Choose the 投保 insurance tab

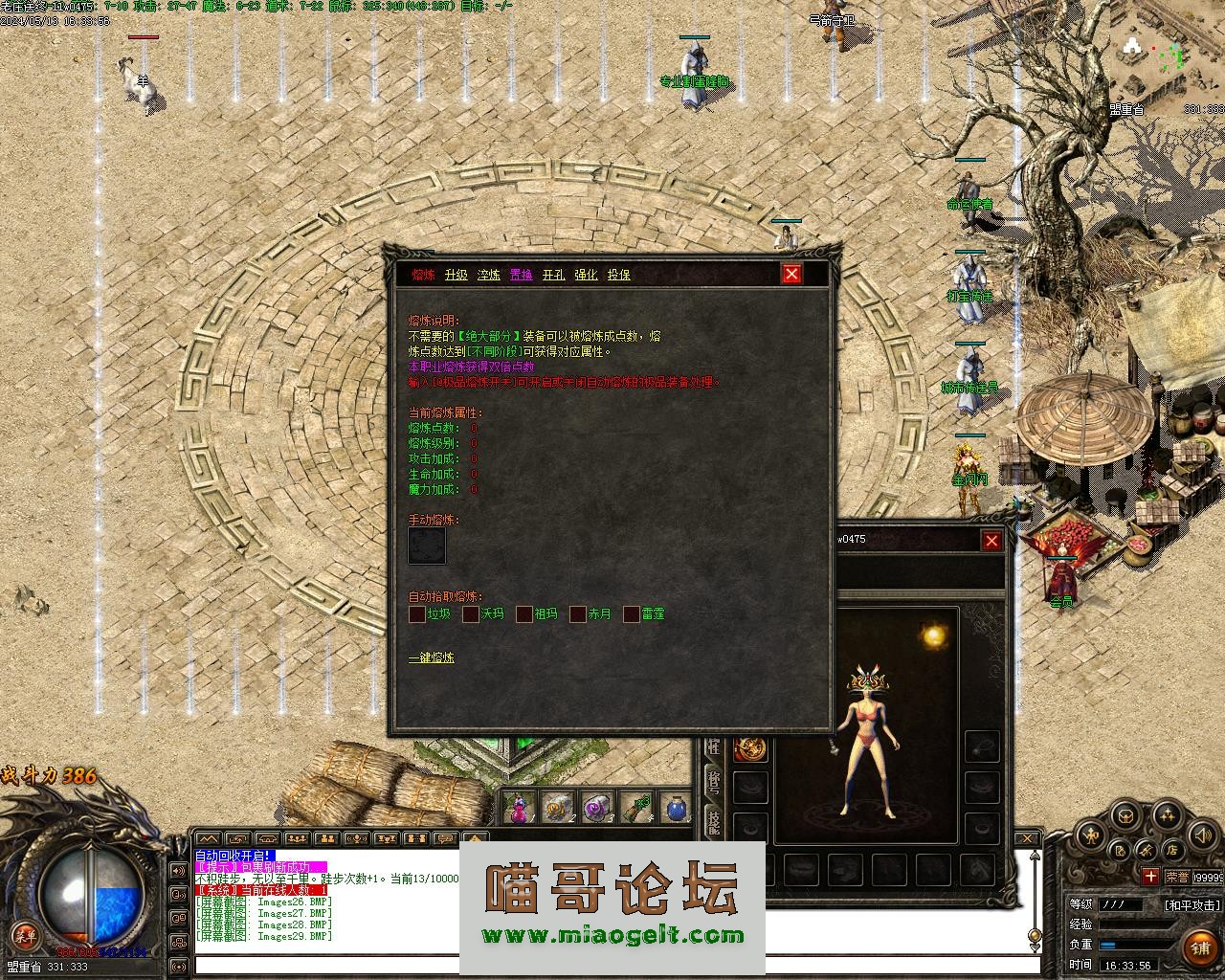tap(618, 275)
